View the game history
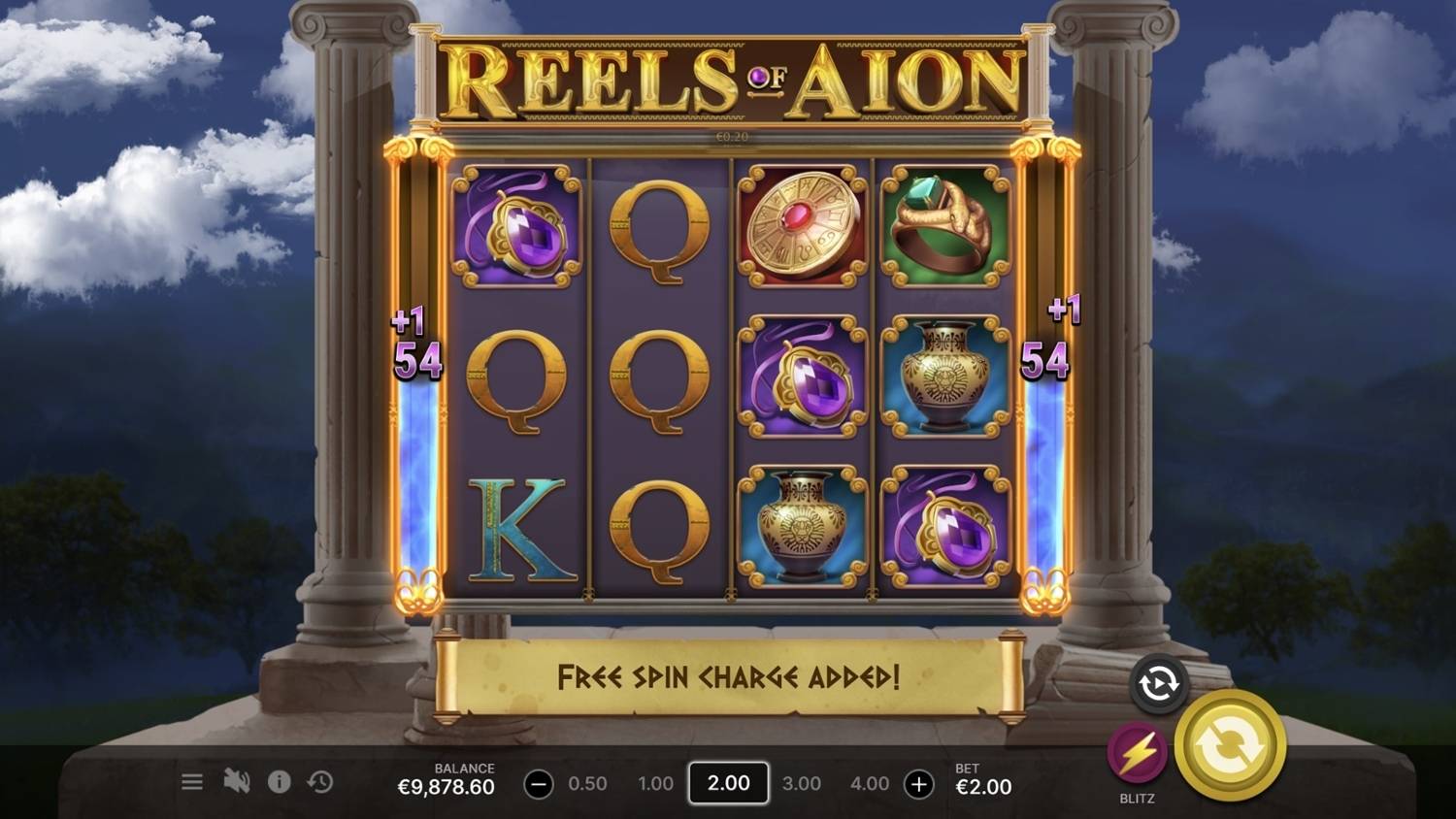Screen dimensions: 1456x819 point(321,781)
